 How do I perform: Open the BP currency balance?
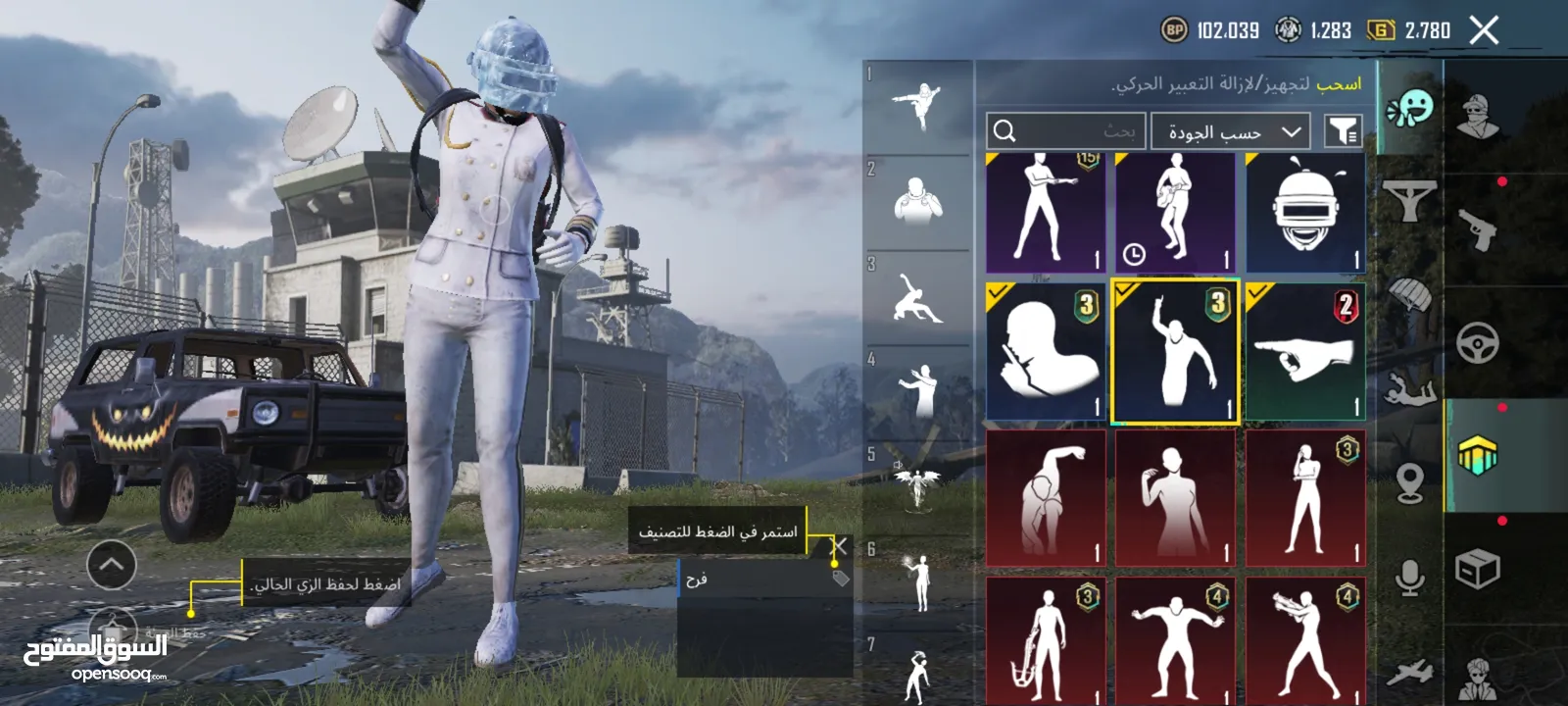[x=1210, y=30]
